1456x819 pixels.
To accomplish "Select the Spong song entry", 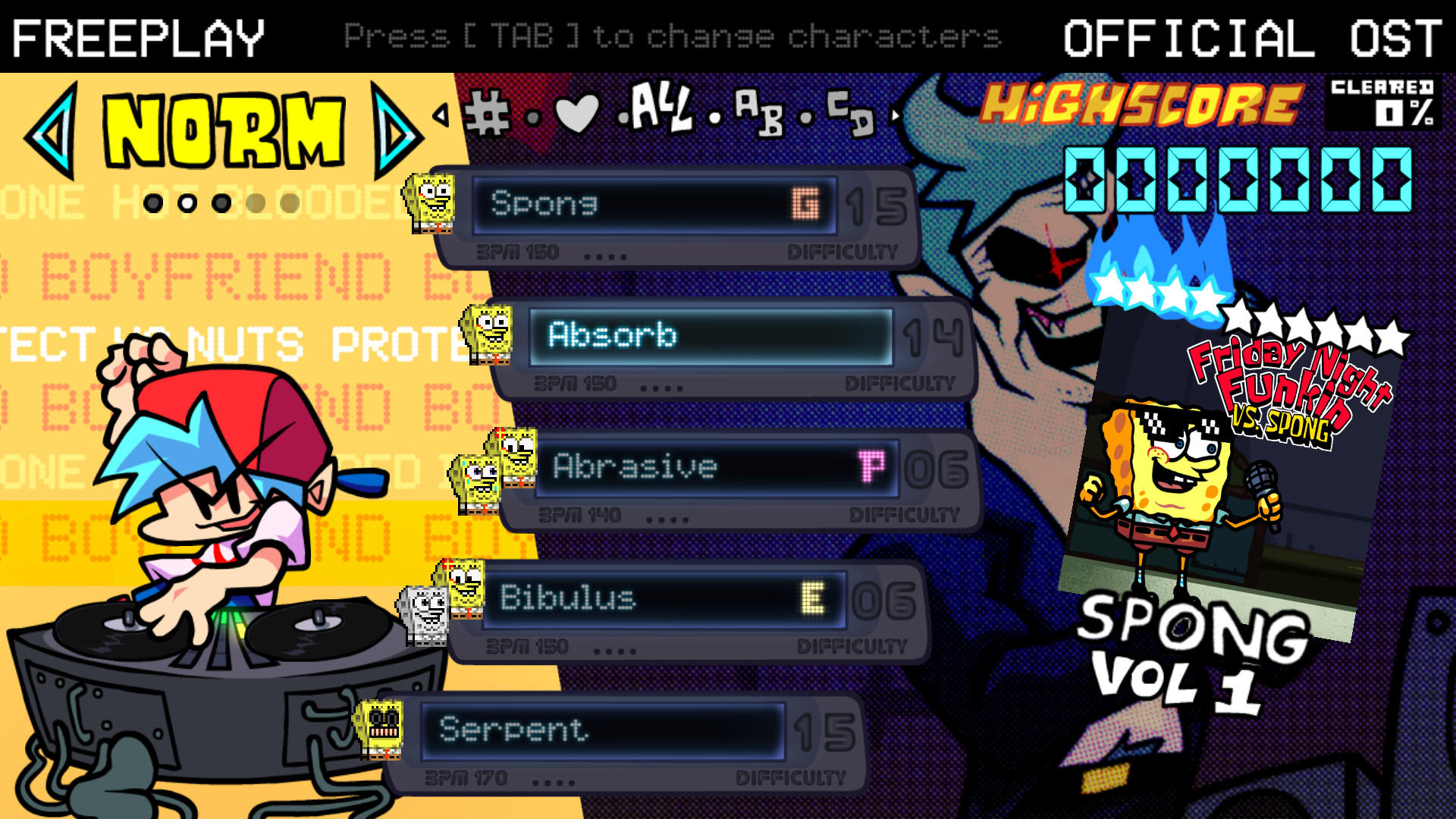I will pyautogui.click(x=652, y=205).
